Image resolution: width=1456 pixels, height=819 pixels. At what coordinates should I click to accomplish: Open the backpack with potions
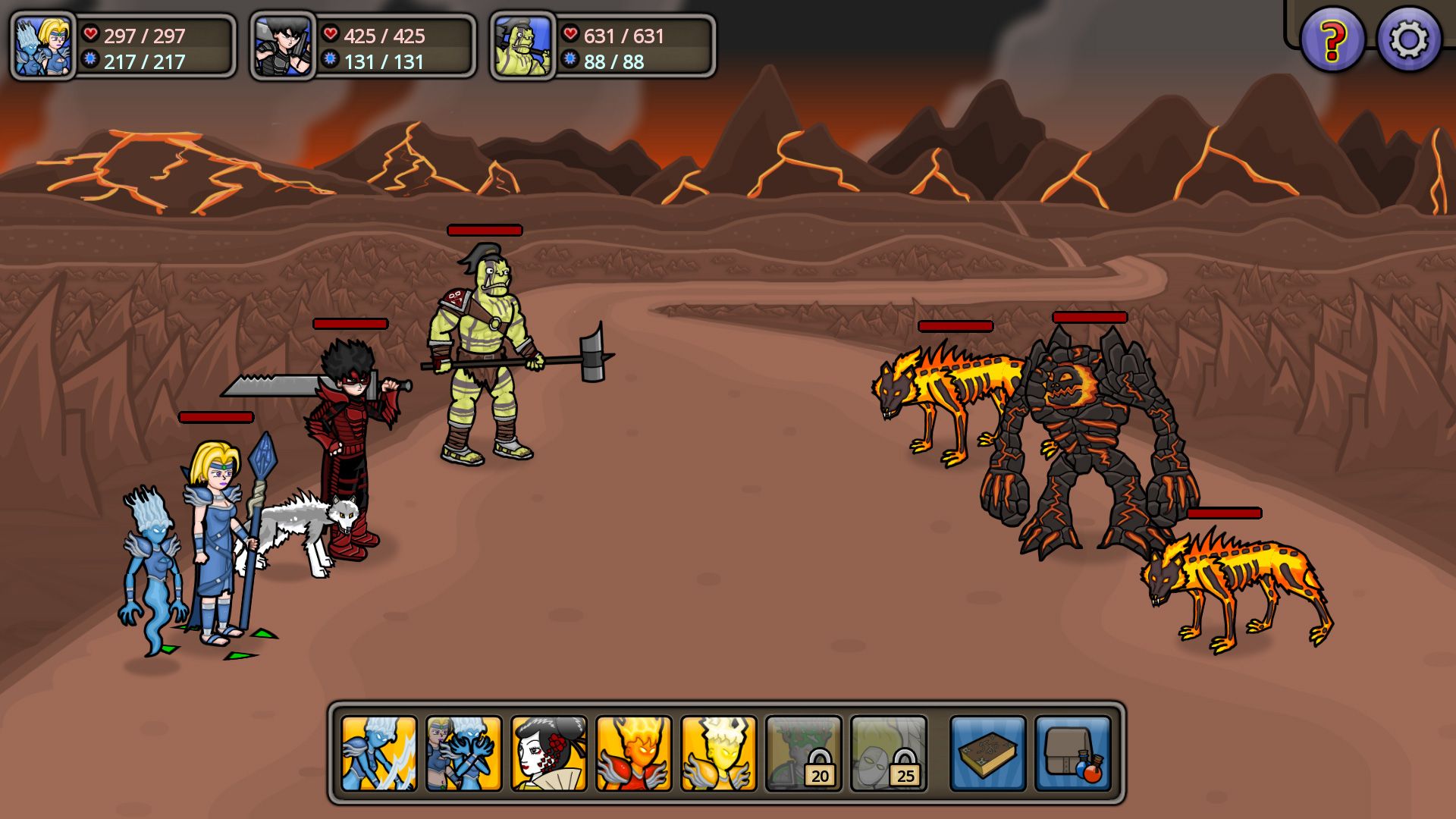pos(1072,753)
